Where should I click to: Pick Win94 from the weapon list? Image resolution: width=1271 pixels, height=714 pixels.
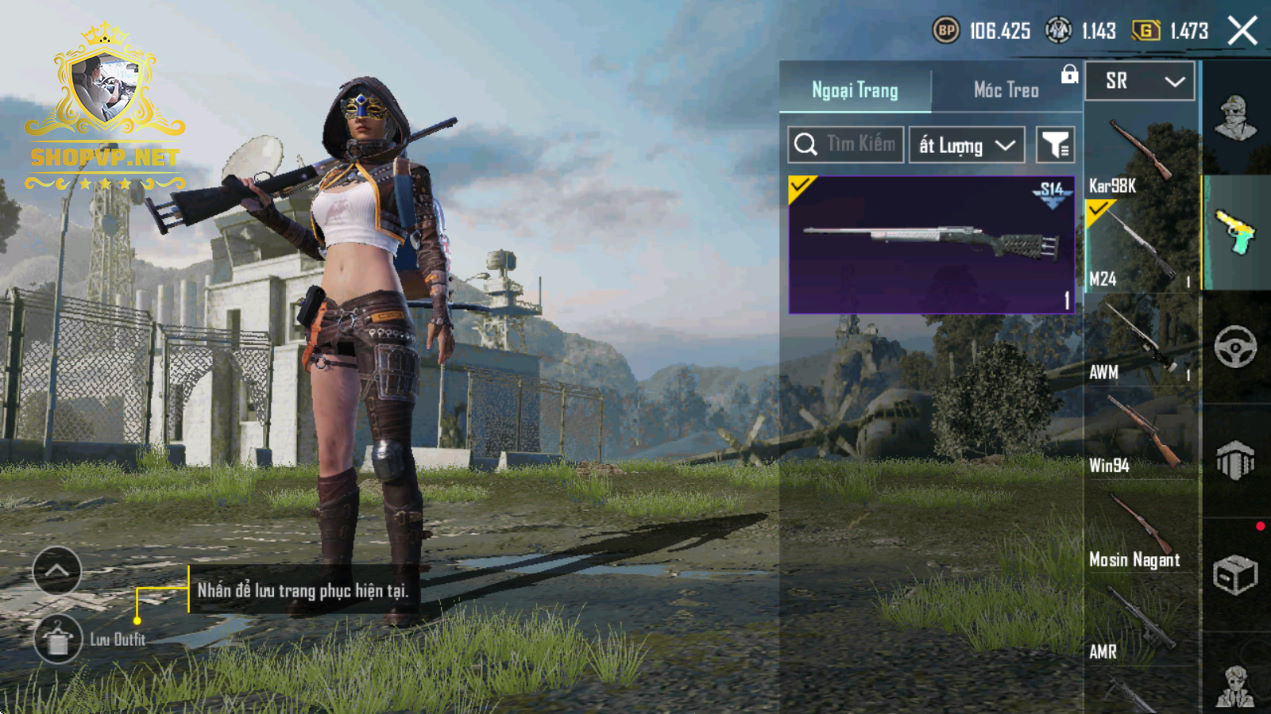point(1141,435)
